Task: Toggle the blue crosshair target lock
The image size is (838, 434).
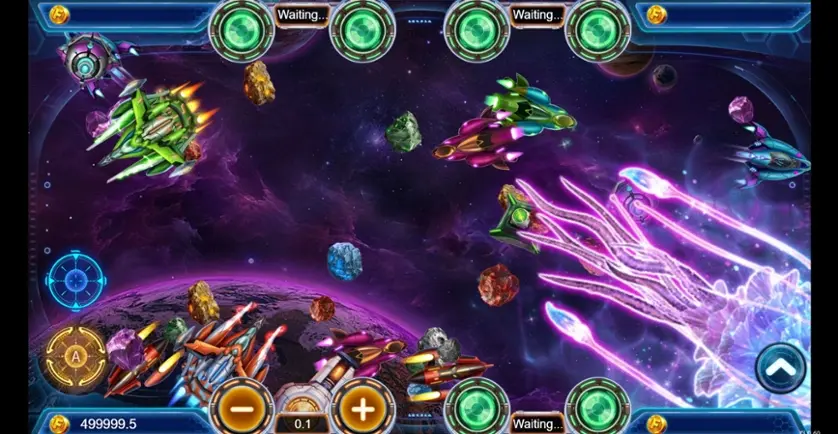Action: tap(76, 280)
